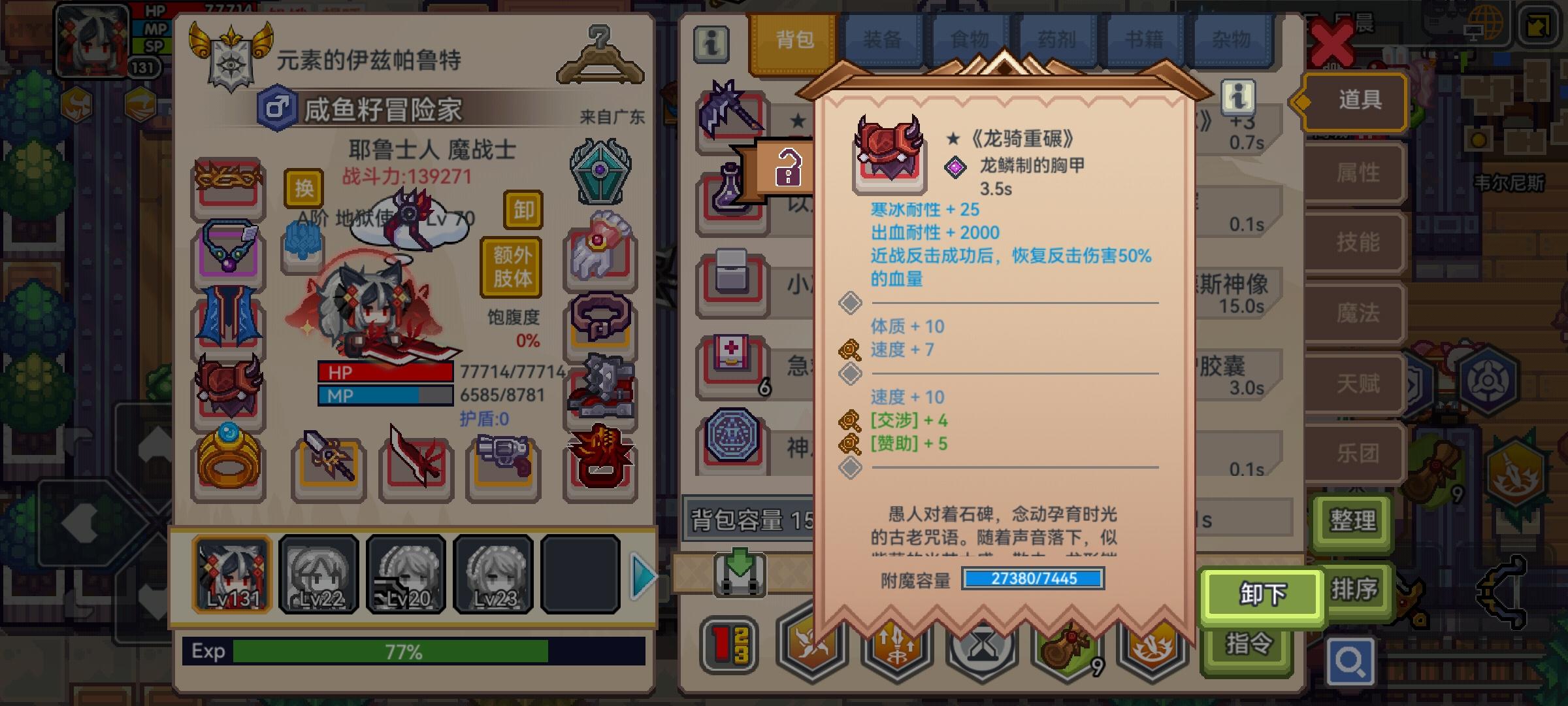Click the golden ring equipment slot
Image resolution: width=1568 pixels, height=706 pixels.
(227, 464)
